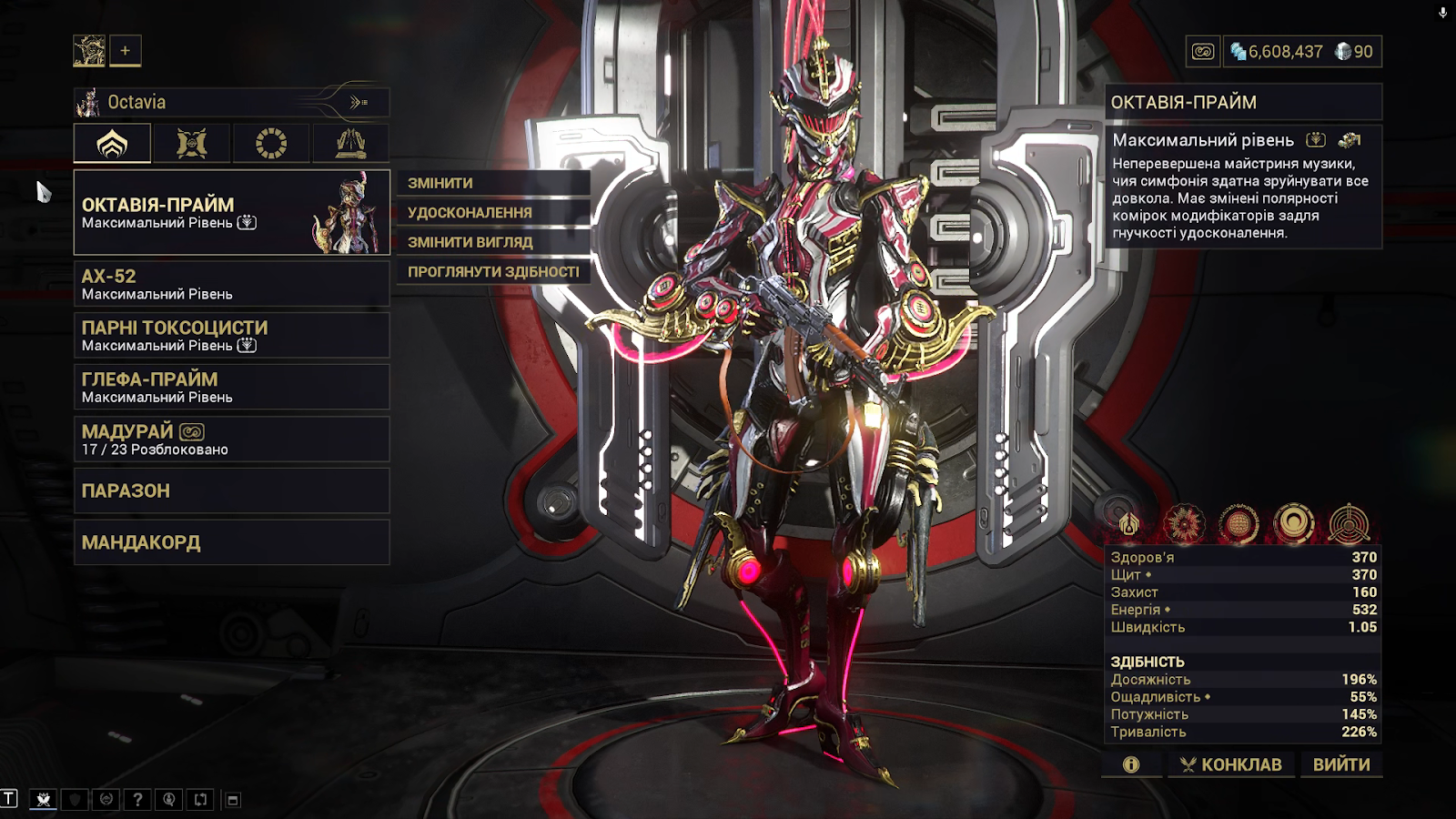1456x819 pixels.
Task: Switch to Конклав mode
Action: (x=1230, y=764)
